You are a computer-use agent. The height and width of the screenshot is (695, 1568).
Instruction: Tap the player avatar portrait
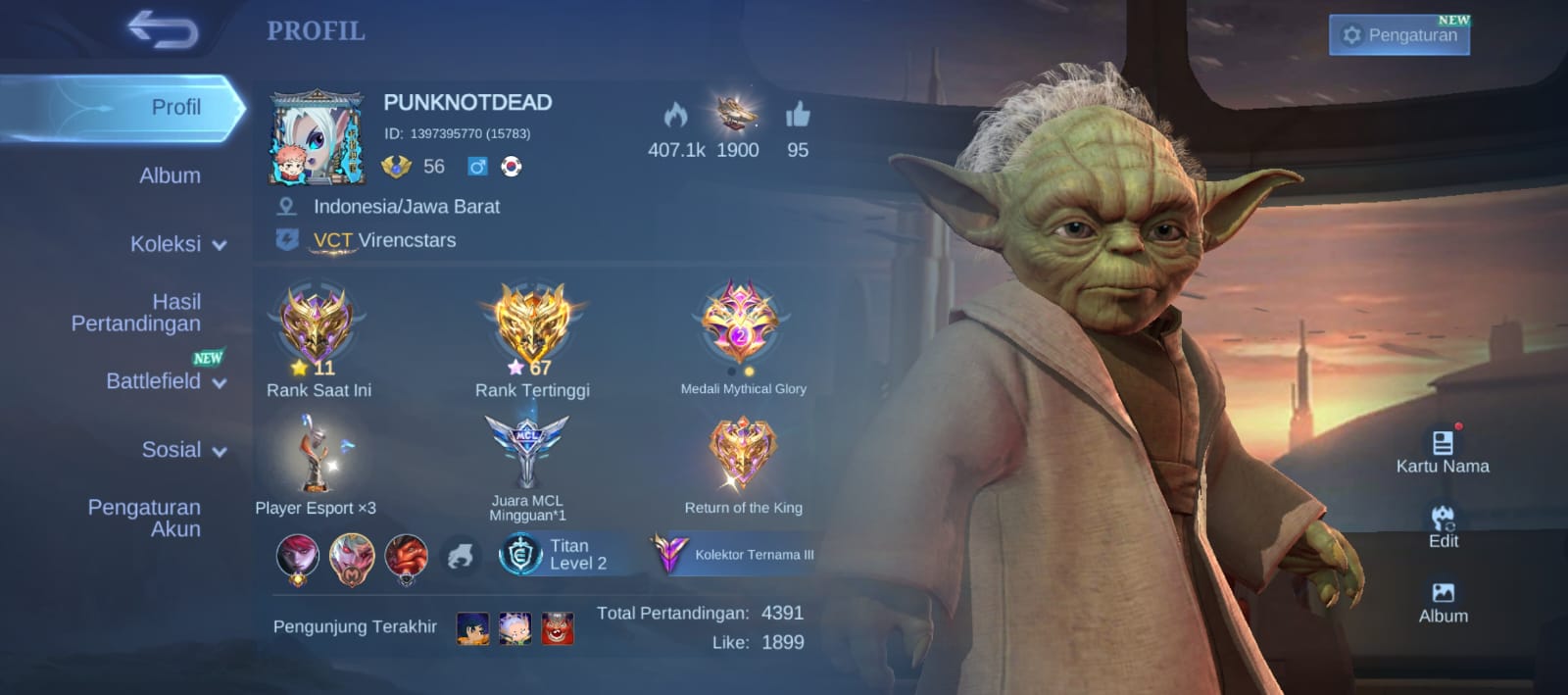coord(317,139)
